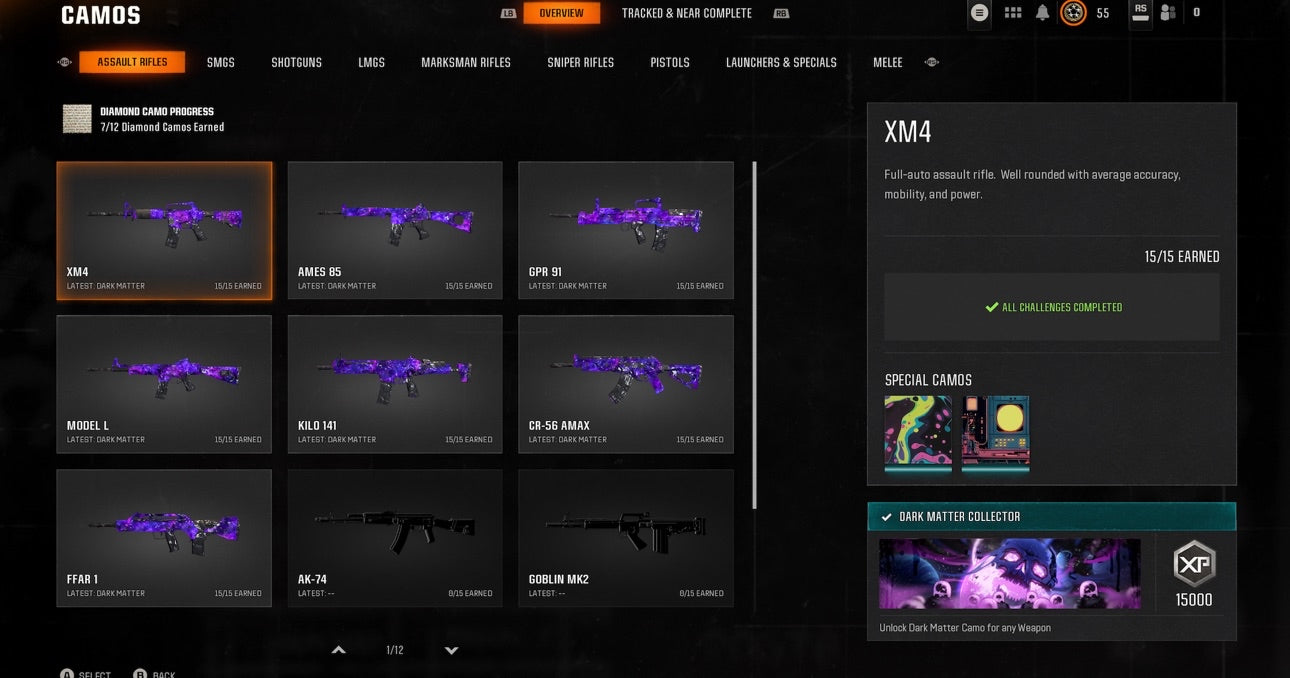Select the FFAR 1 weapon tile
The height and width of the screenshot is (678, 1290).
(x=164, y=538)
